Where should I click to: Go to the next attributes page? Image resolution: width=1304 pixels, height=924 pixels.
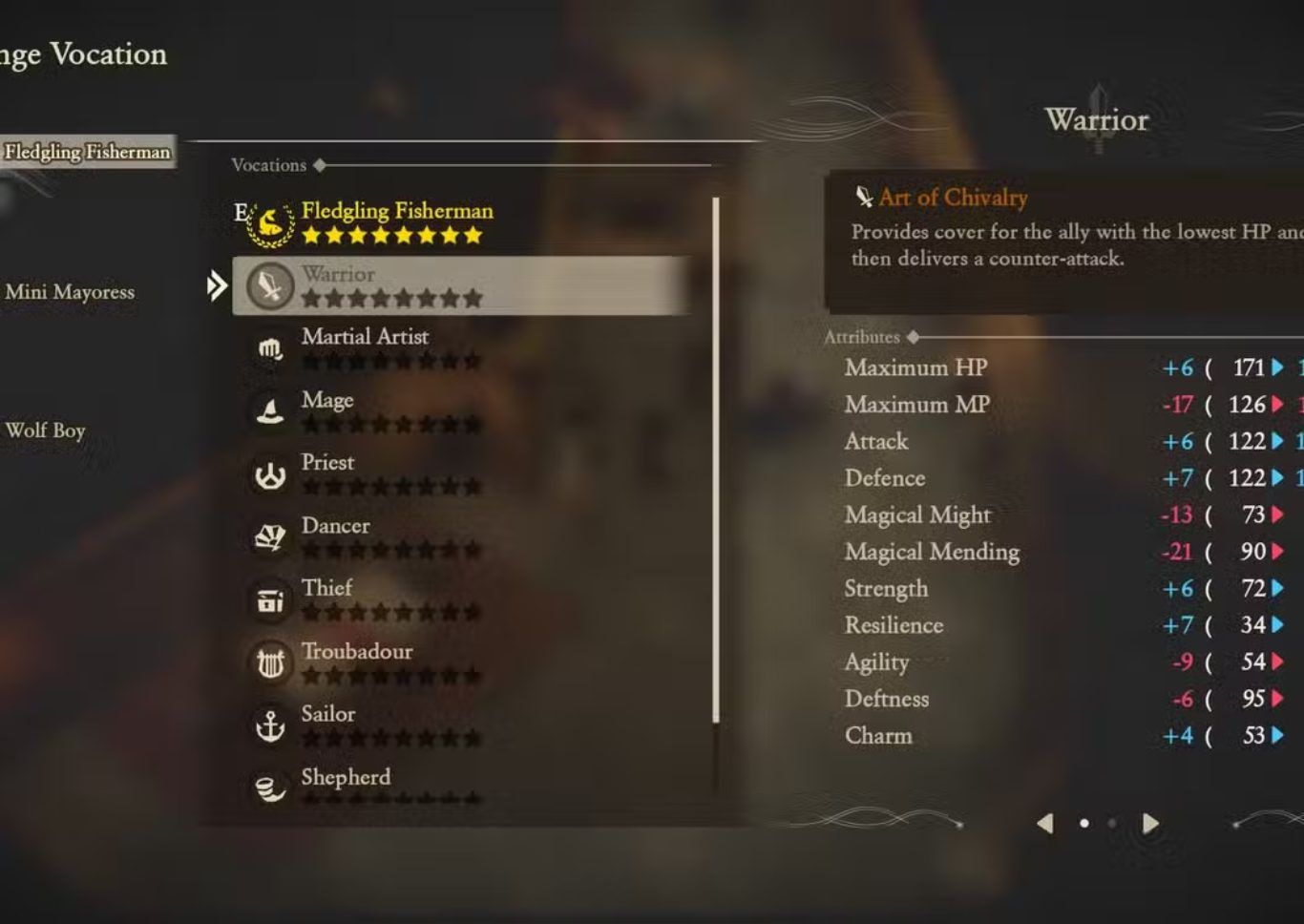[1150, 823]
